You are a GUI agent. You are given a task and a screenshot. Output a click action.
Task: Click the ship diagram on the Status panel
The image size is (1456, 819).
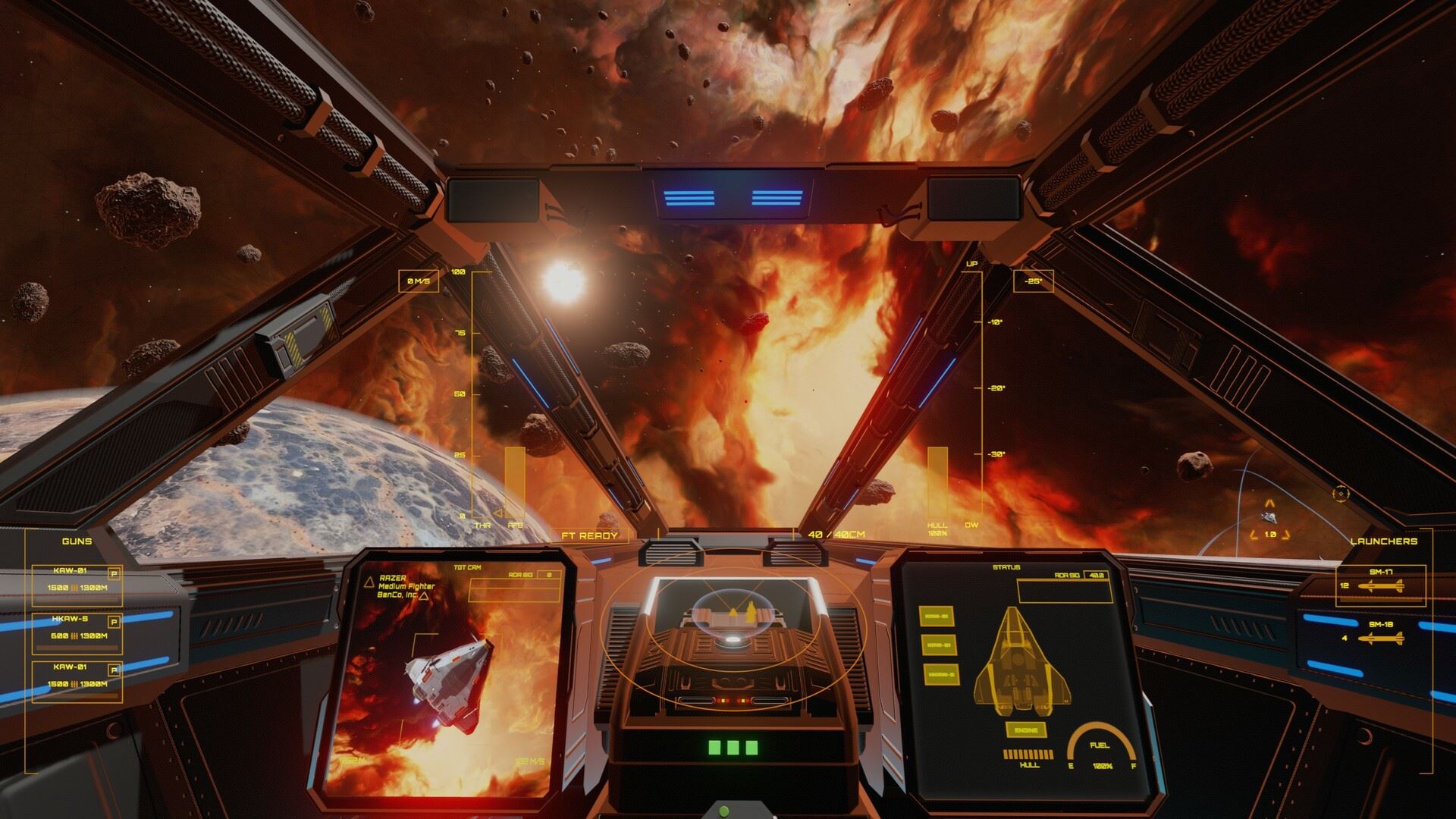pos(1021,658)
